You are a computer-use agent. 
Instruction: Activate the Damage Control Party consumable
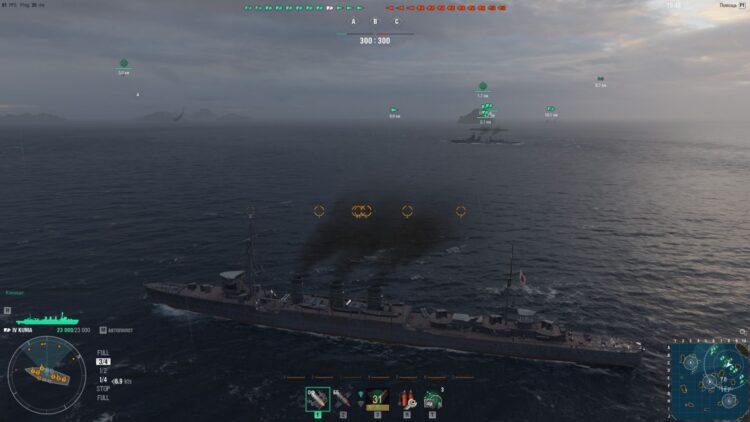[407, 399]
